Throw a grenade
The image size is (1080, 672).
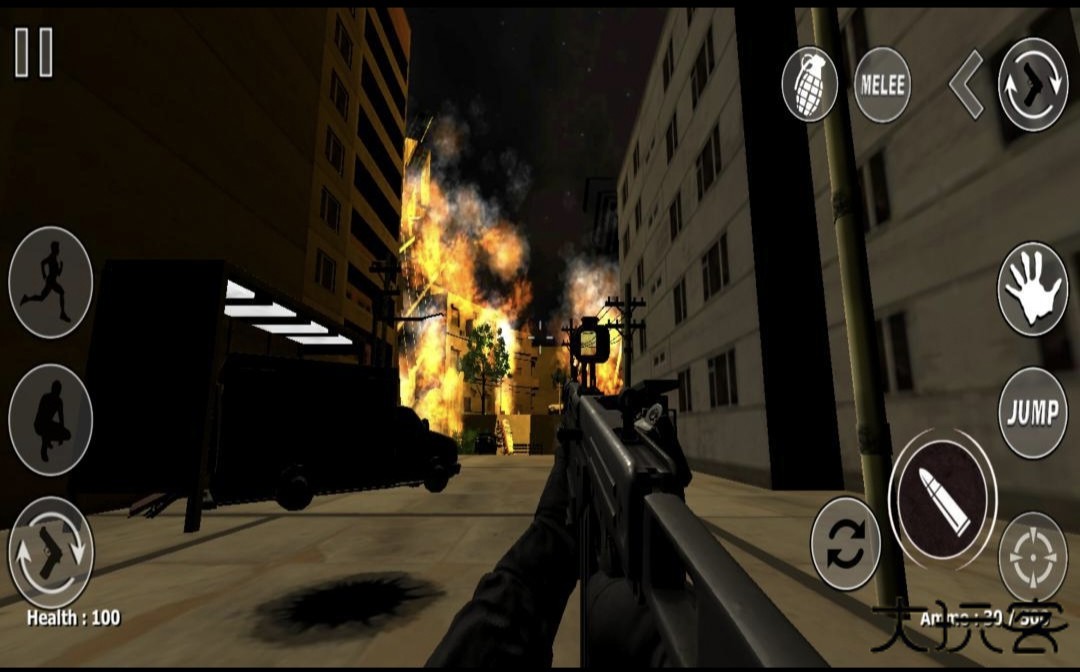[809, 85]
